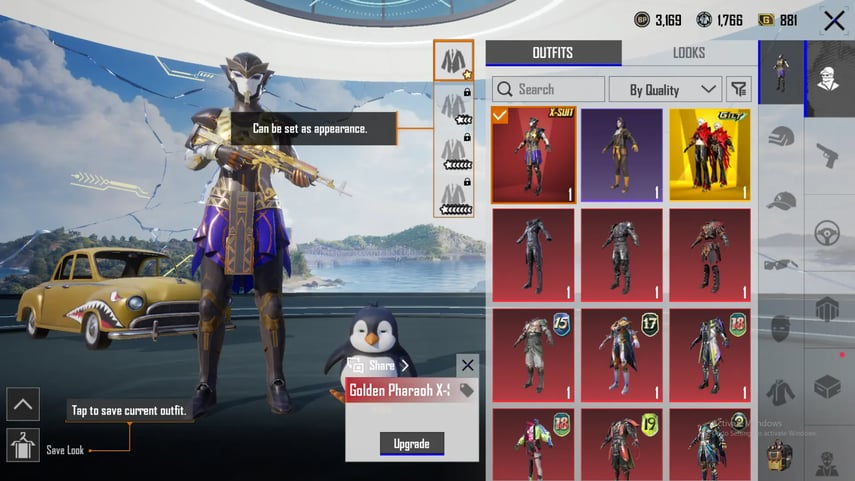Viewport: 855px width, 481px height.
Task: Select the outfit tile with badge 17
Action: (621, 355)
